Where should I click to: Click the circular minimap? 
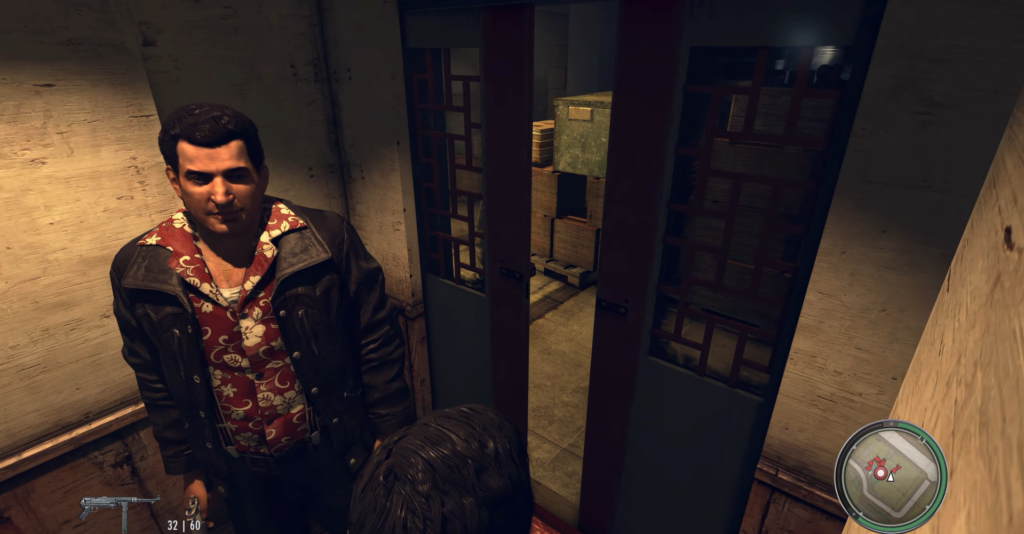pos(890,476)
